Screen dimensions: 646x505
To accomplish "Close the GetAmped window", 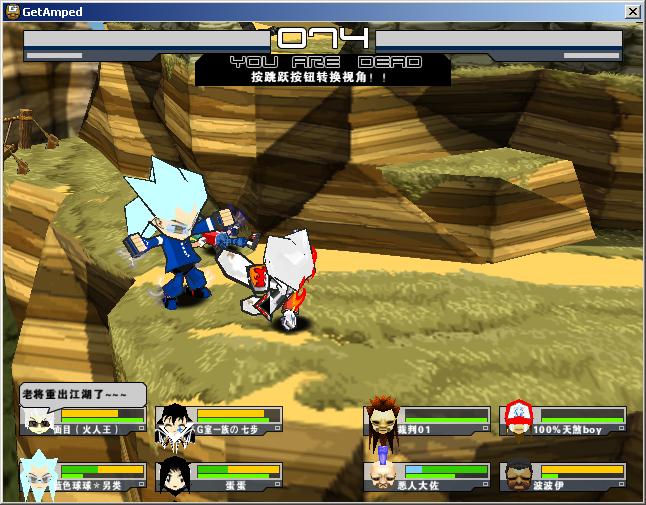I will (632, 12).
